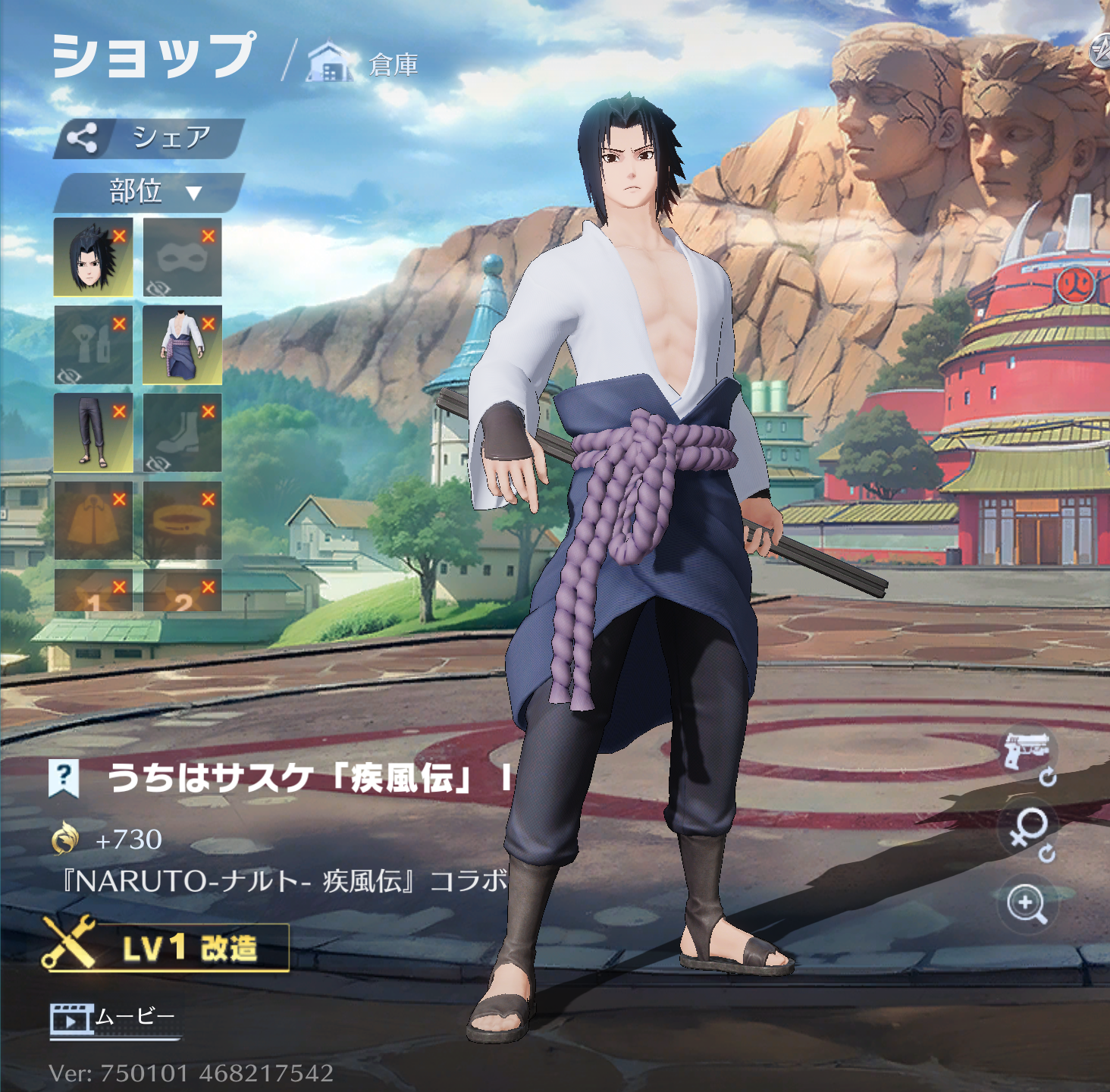The image size is (1110, 1092).
Task: Select the Sasuke head slot
Action: tap(92, 257)
